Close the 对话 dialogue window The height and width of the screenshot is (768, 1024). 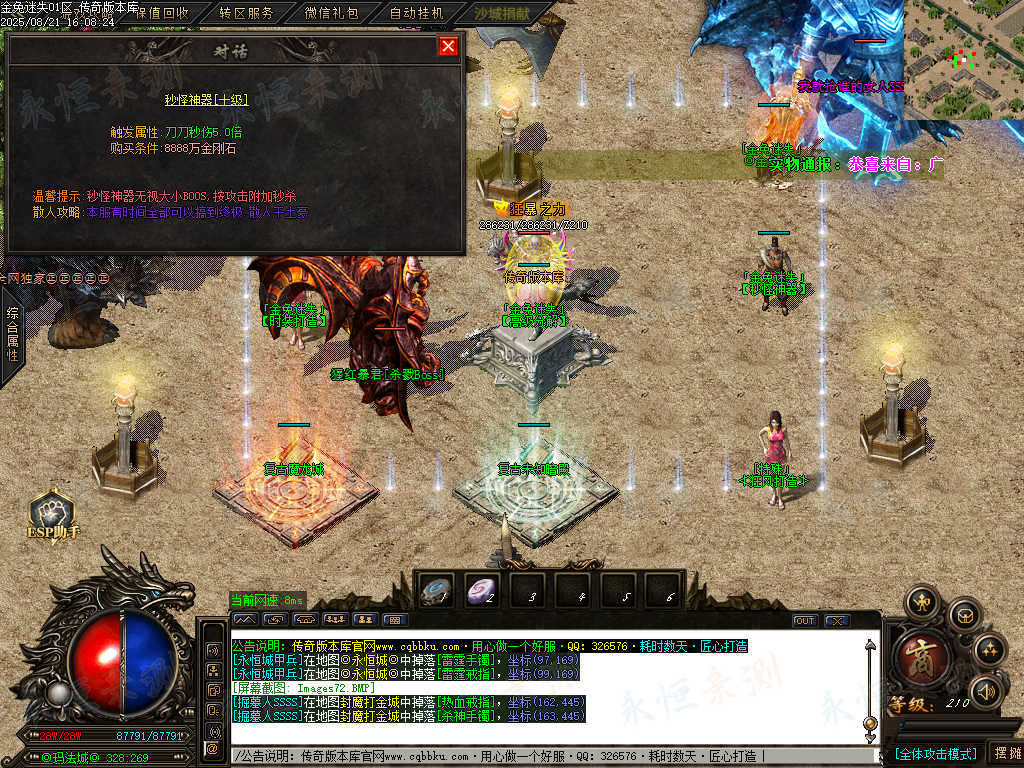click(448, 46)
